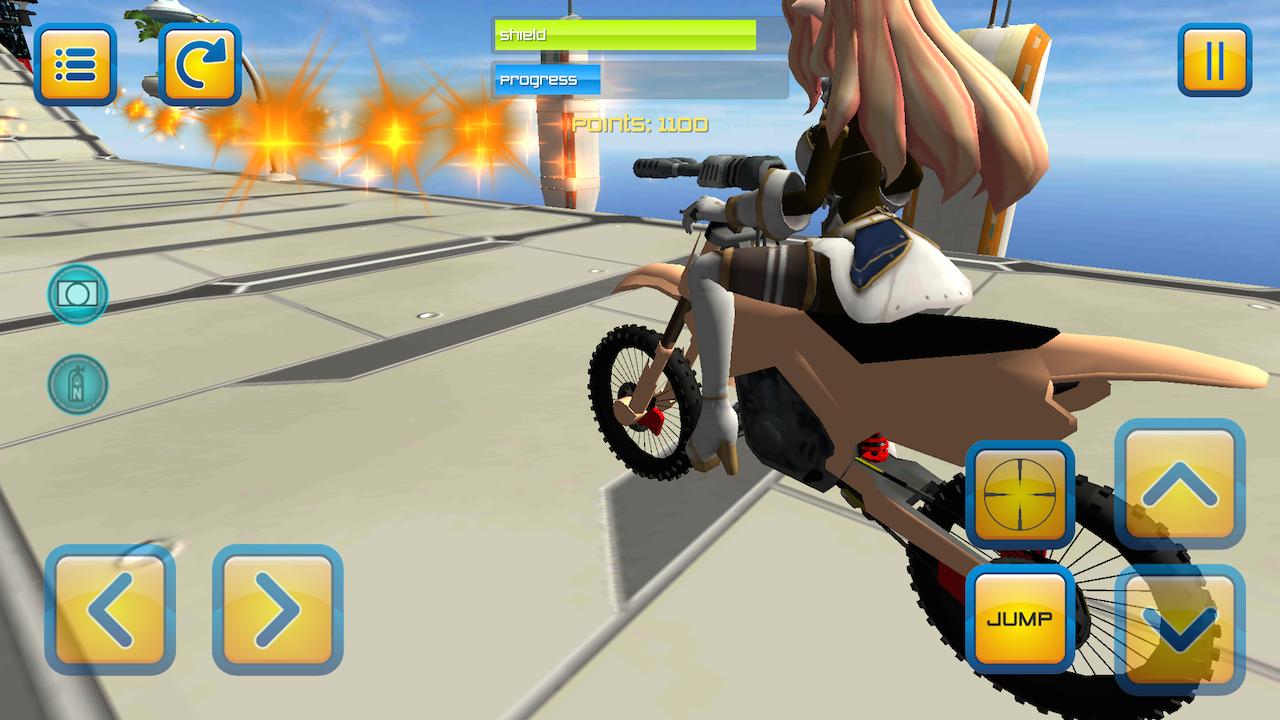This screenshot has height=720, width=1280.
Task: Open the down chevron brake control
Action: [1181, 618]
